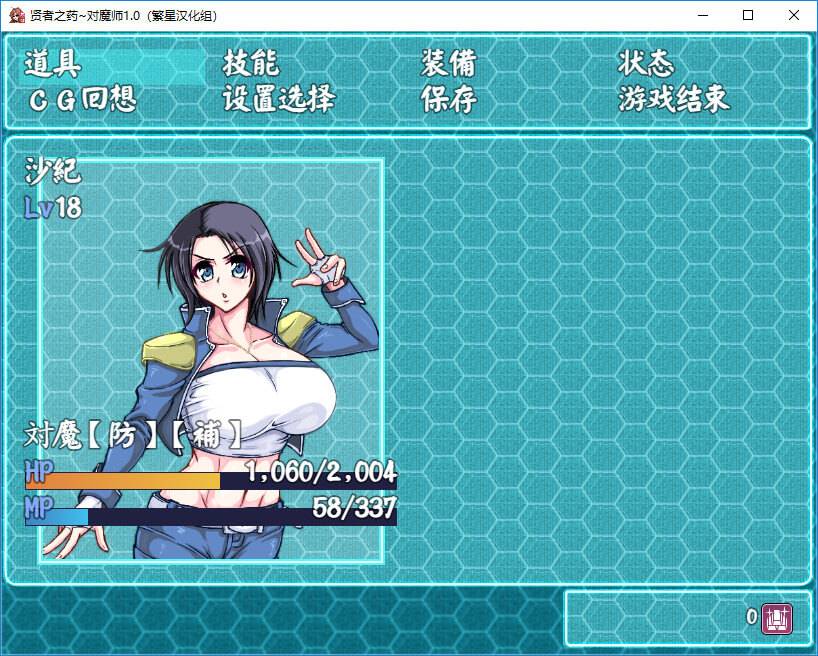Minimize the game window
818x656 pixels.
(701, 15)
